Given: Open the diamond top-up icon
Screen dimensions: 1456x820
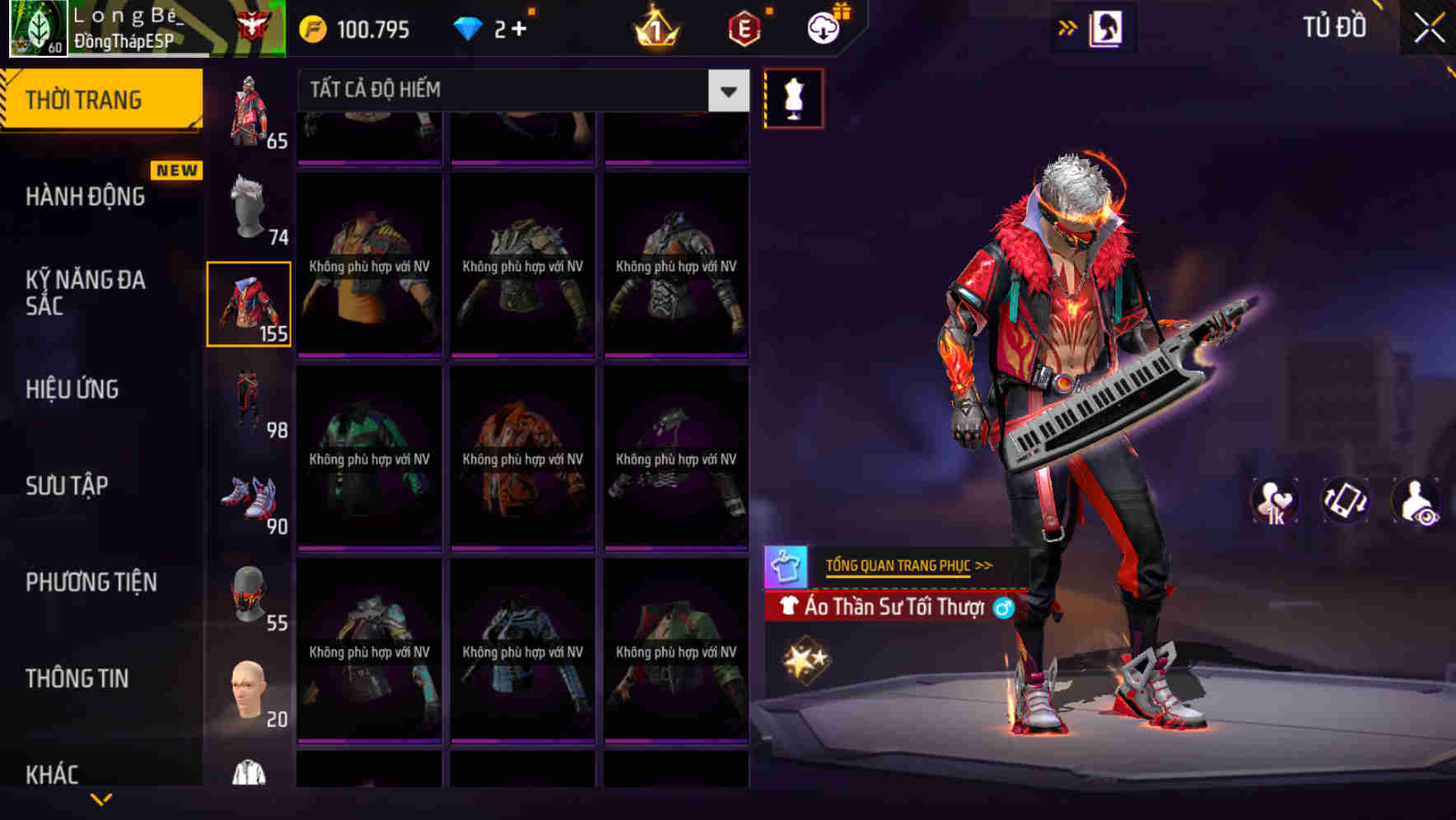Looking at the screenshot, I should coord(470,27).
